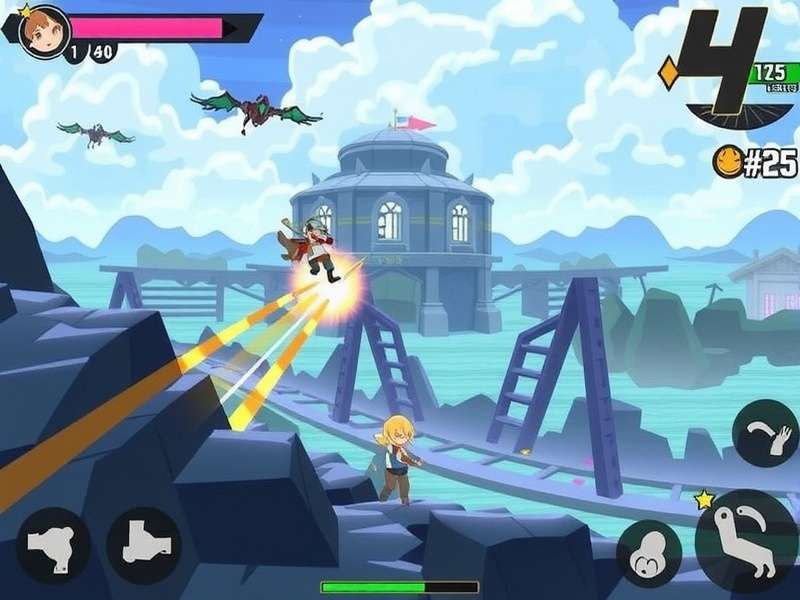This screenshot has width=800, height=600.
Task: Use the hand swipe ability button
Action: 765,433
